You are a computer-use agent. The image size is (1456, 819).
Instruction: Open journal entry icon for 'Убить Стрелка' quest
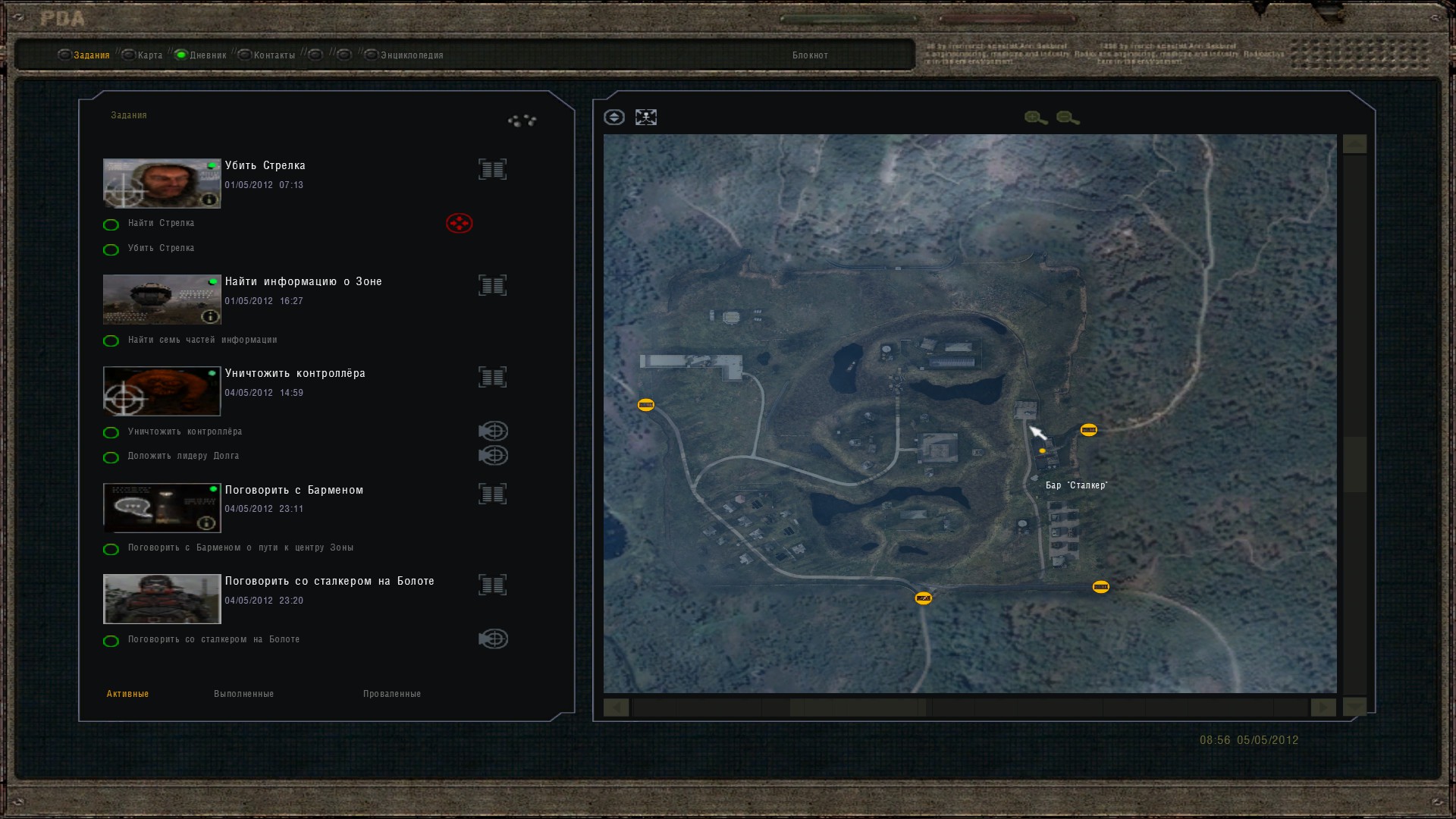(x=493, y=168)
